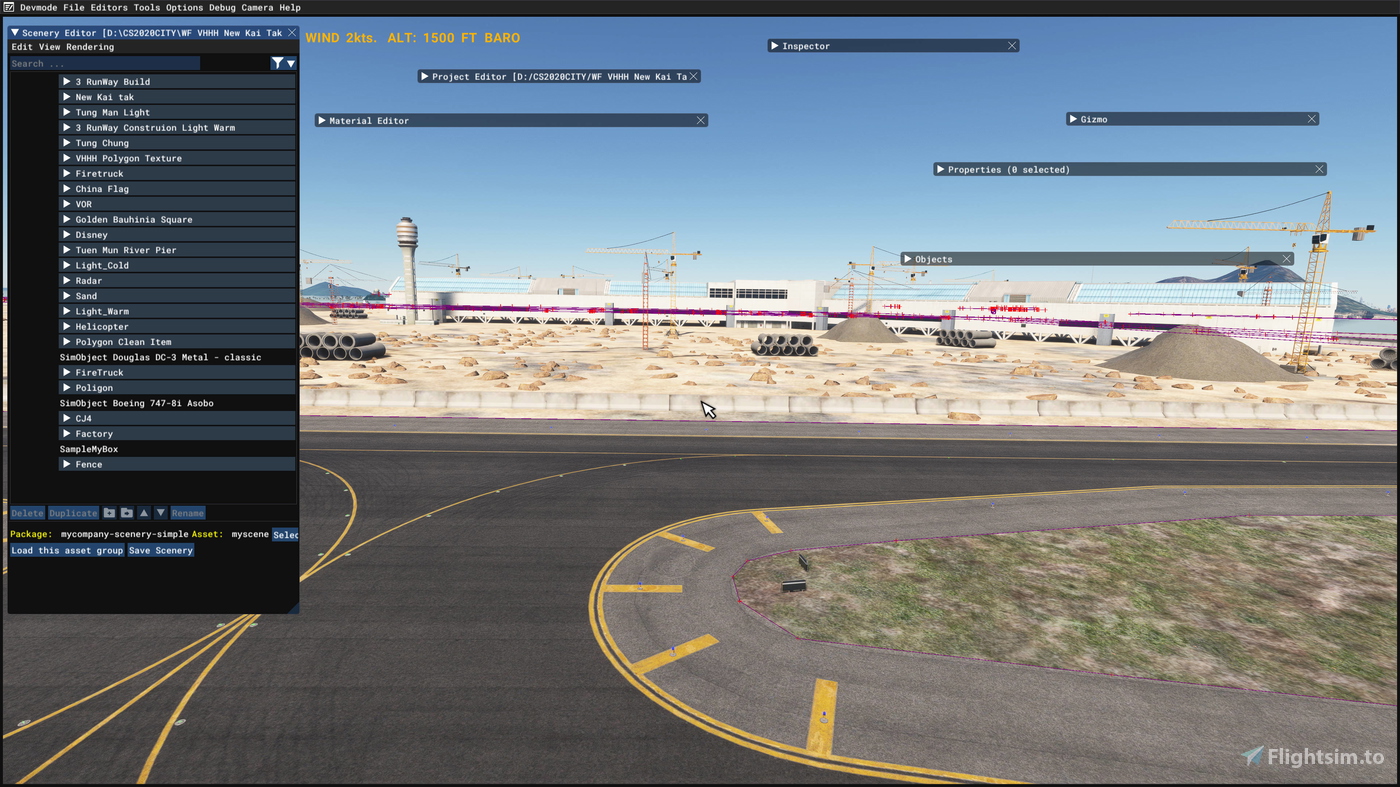Click the add-to-group folder icon next to Duplicate
The height and width of the screenshot is (787, 1400).
126,512
